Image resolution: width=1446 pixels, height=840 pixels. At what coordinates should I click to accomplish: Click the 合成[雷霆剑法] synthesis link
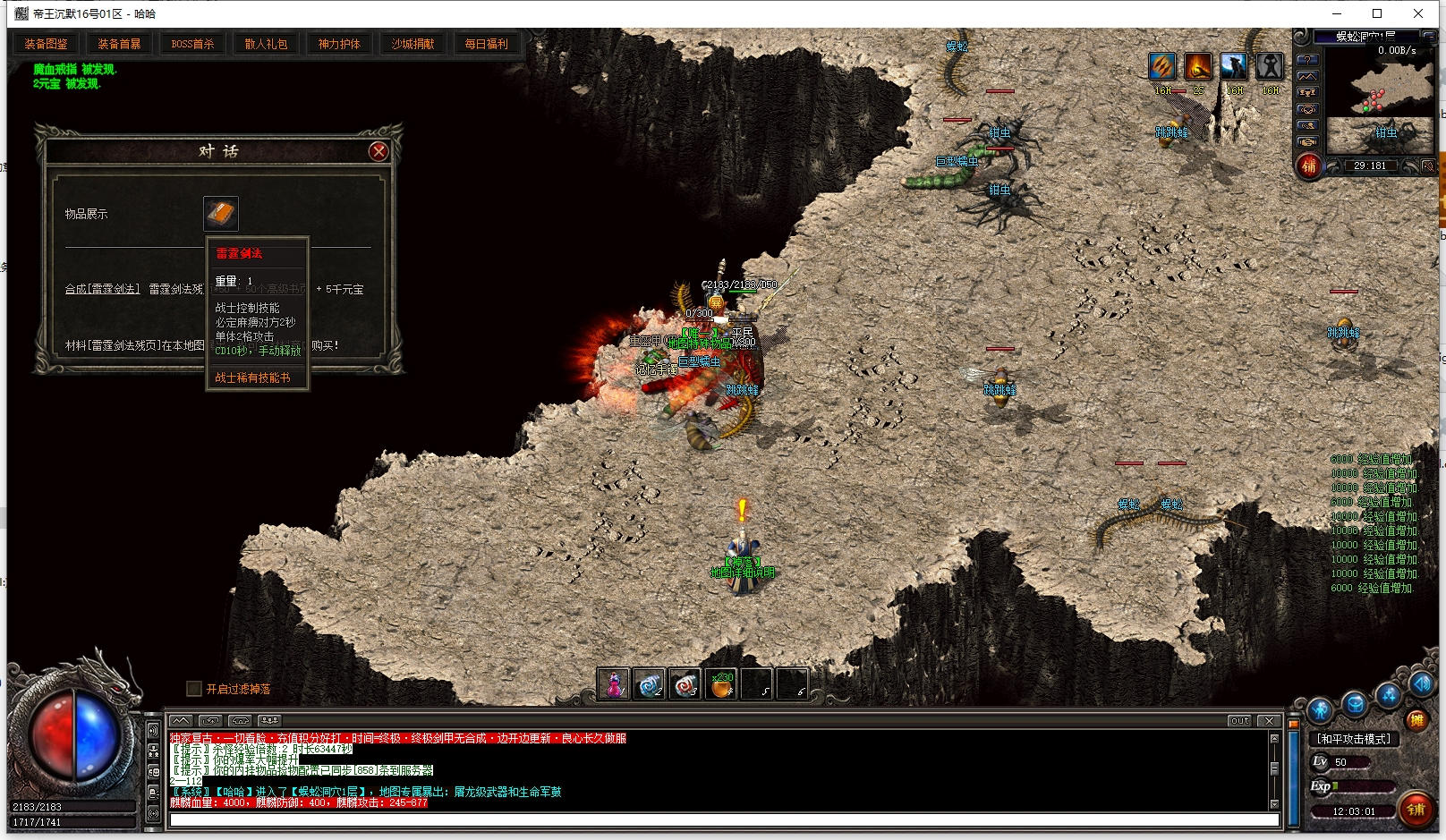click(102, 289)
